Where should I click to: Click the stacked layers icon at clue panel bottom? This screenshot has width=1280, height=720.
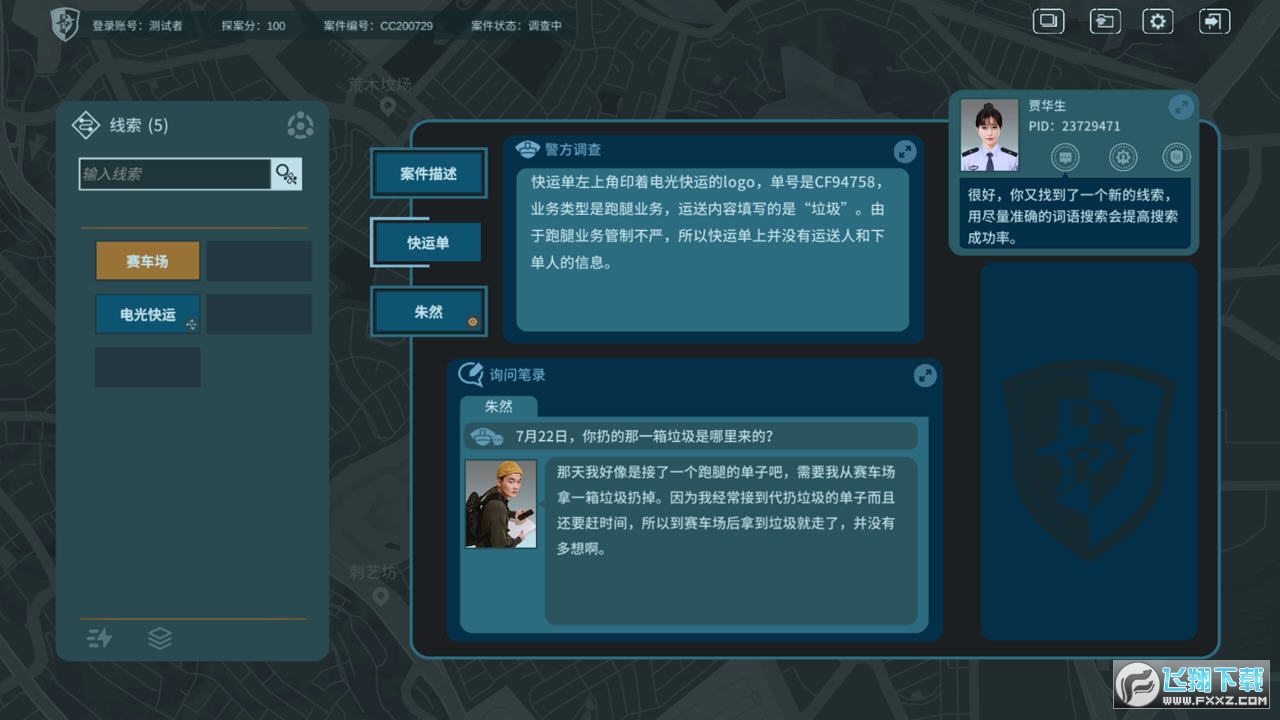point(160,638)
